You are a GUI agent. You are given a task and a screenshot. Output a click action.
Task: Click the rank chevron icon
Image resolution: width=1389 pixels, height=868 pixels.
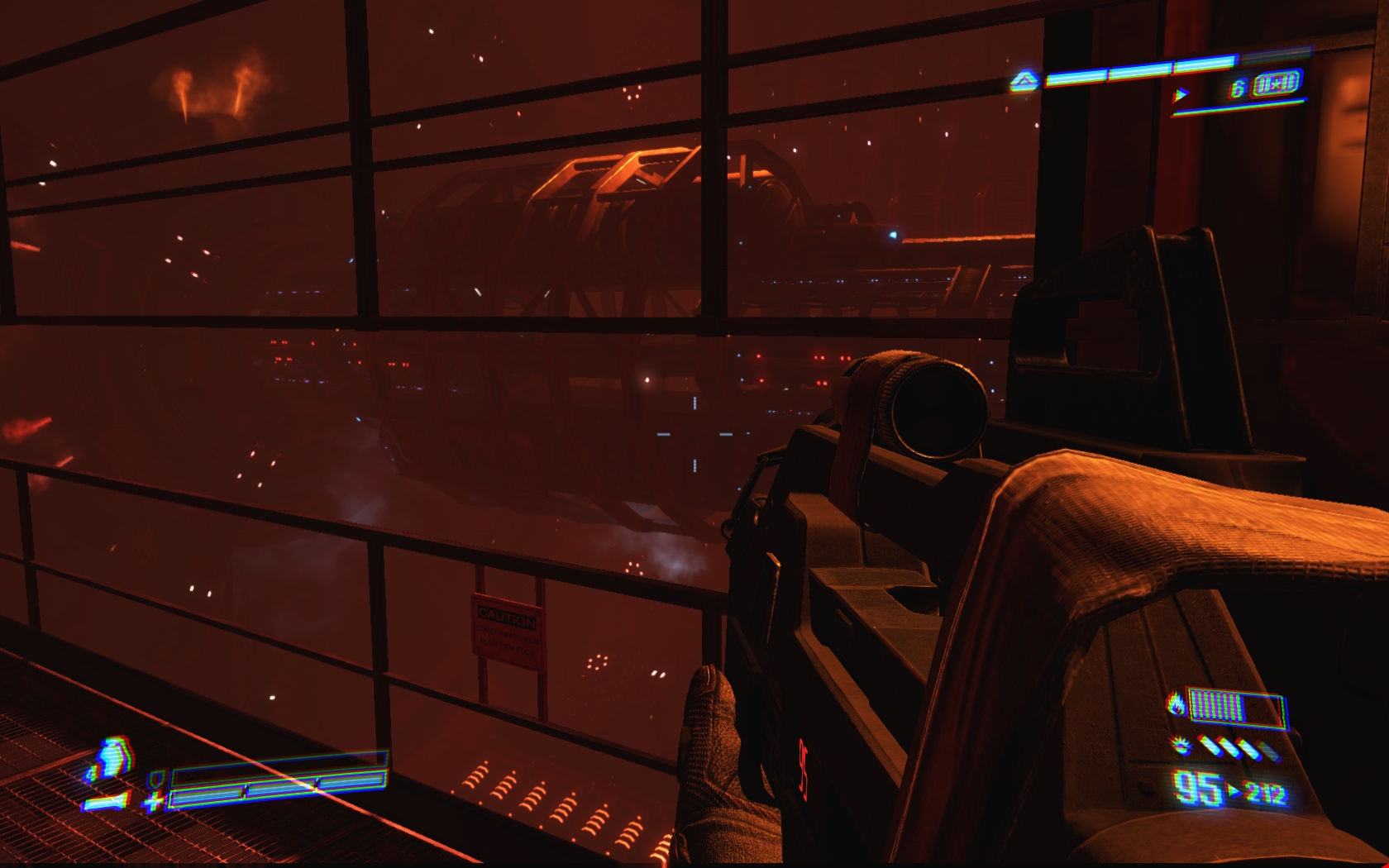(1024, 81)
